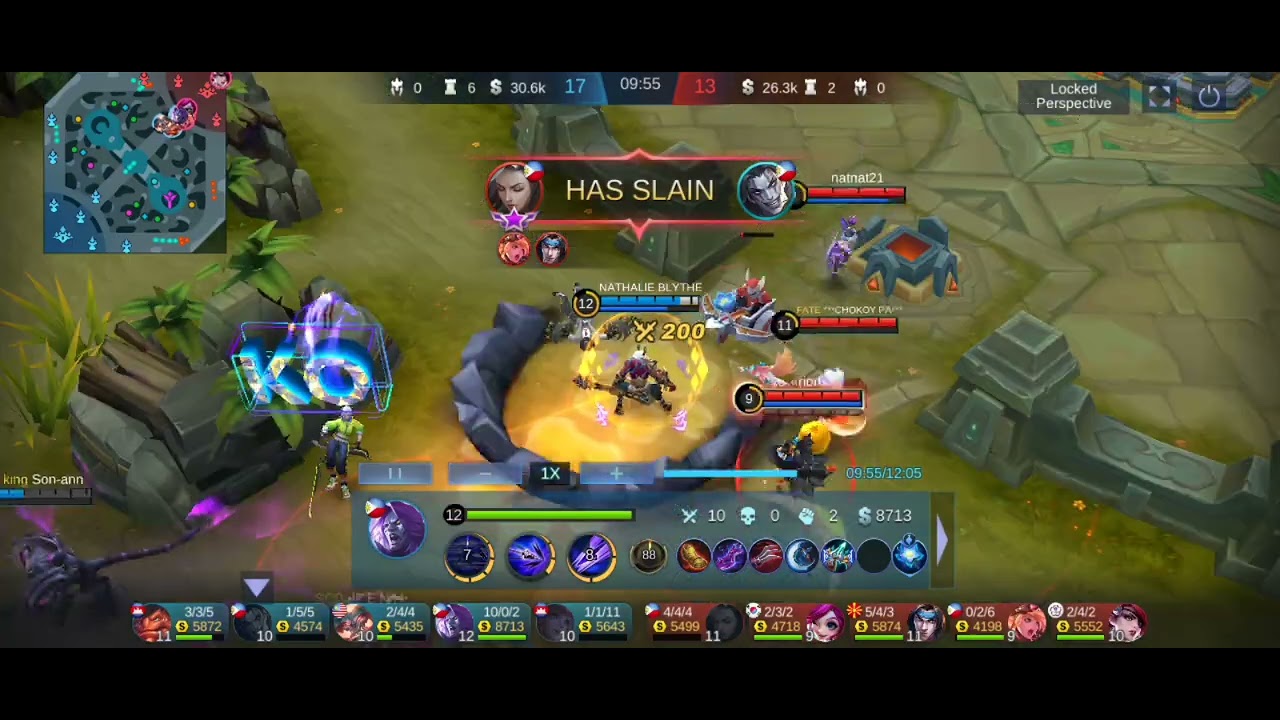Pause the replay playback

[395, 474]
